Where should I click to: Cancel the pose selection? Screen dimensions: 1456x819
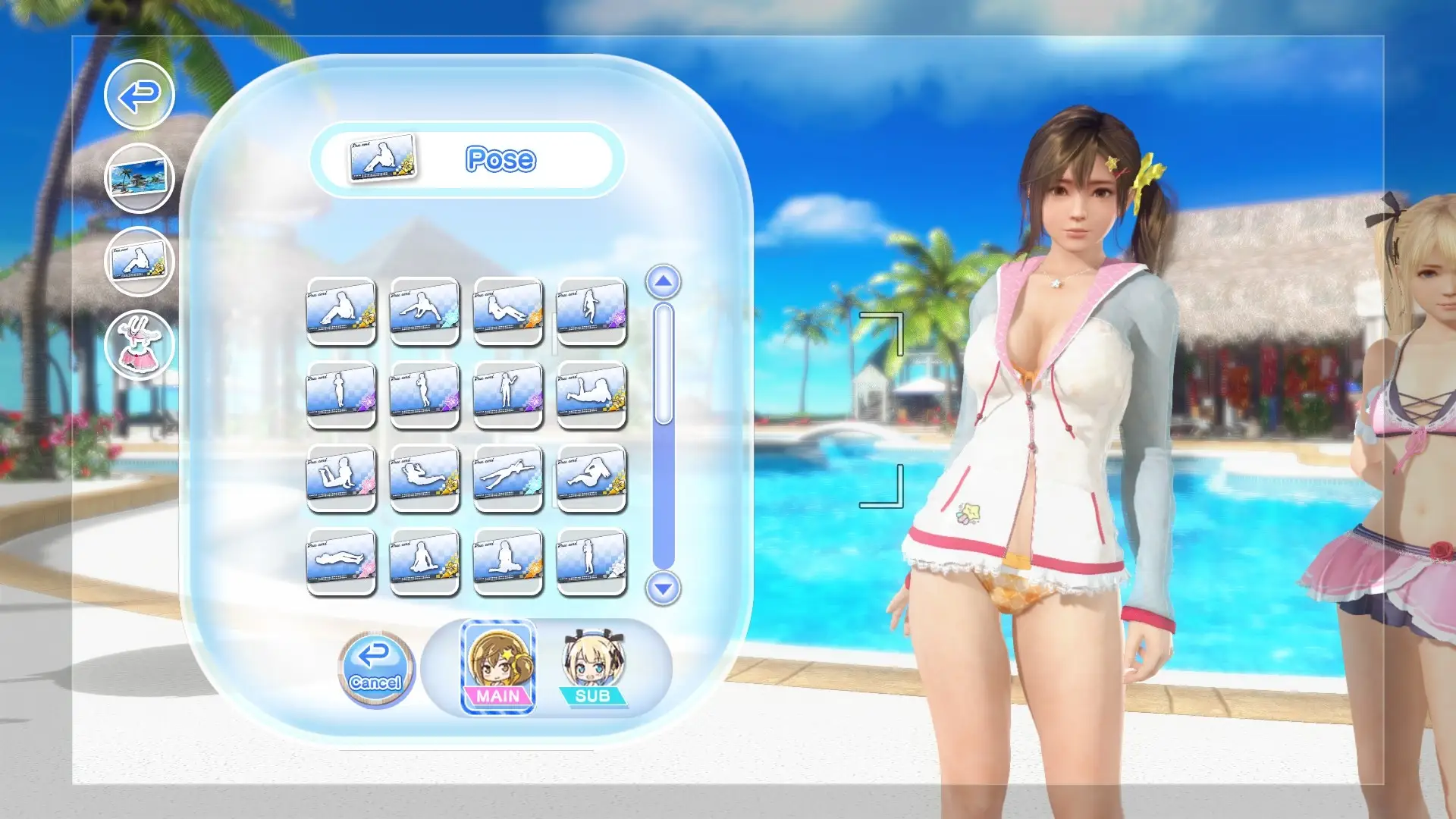[x=376, y=669]
